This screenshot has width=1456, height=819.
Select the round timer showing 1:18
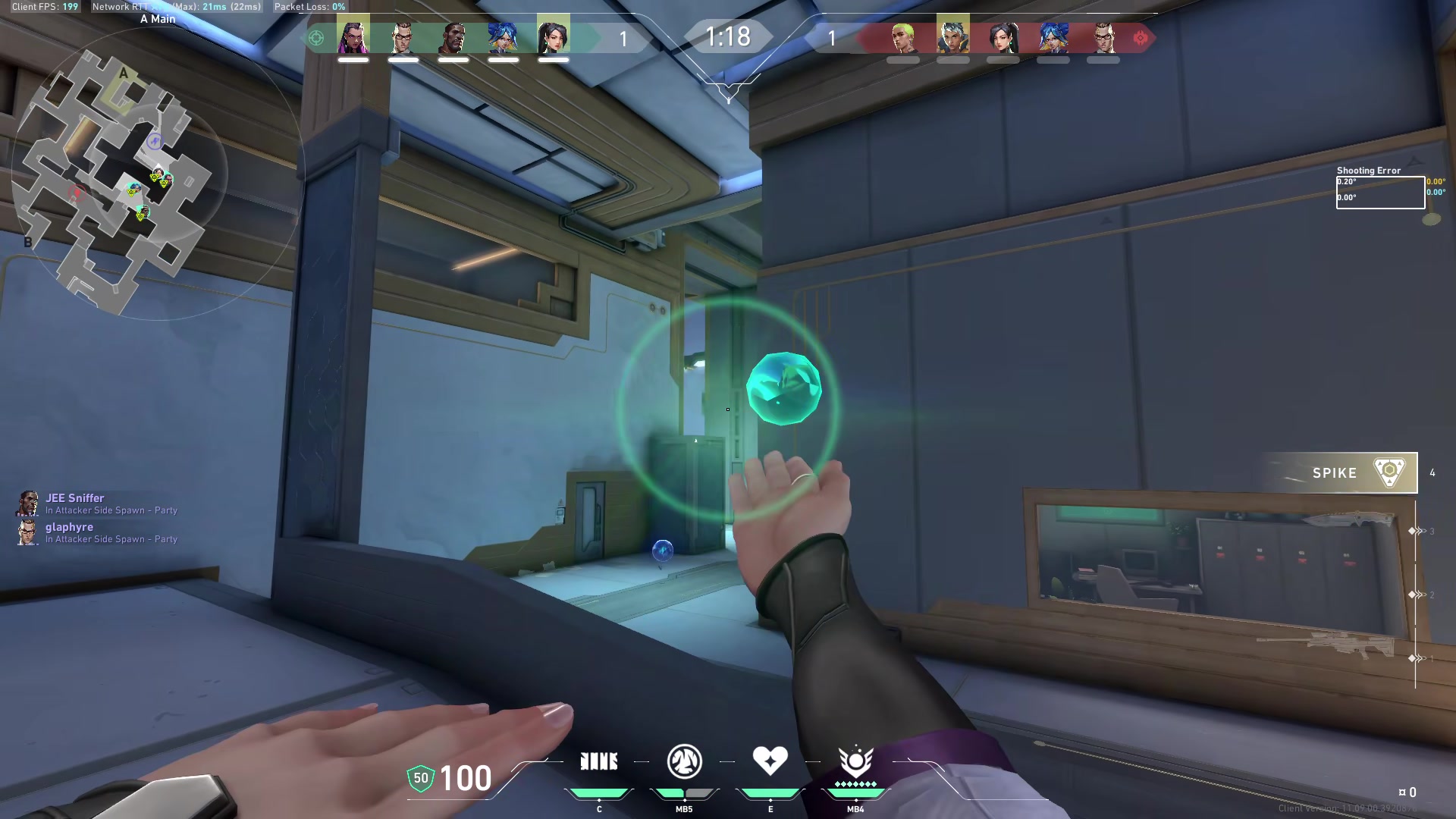[x=730, y=36]
